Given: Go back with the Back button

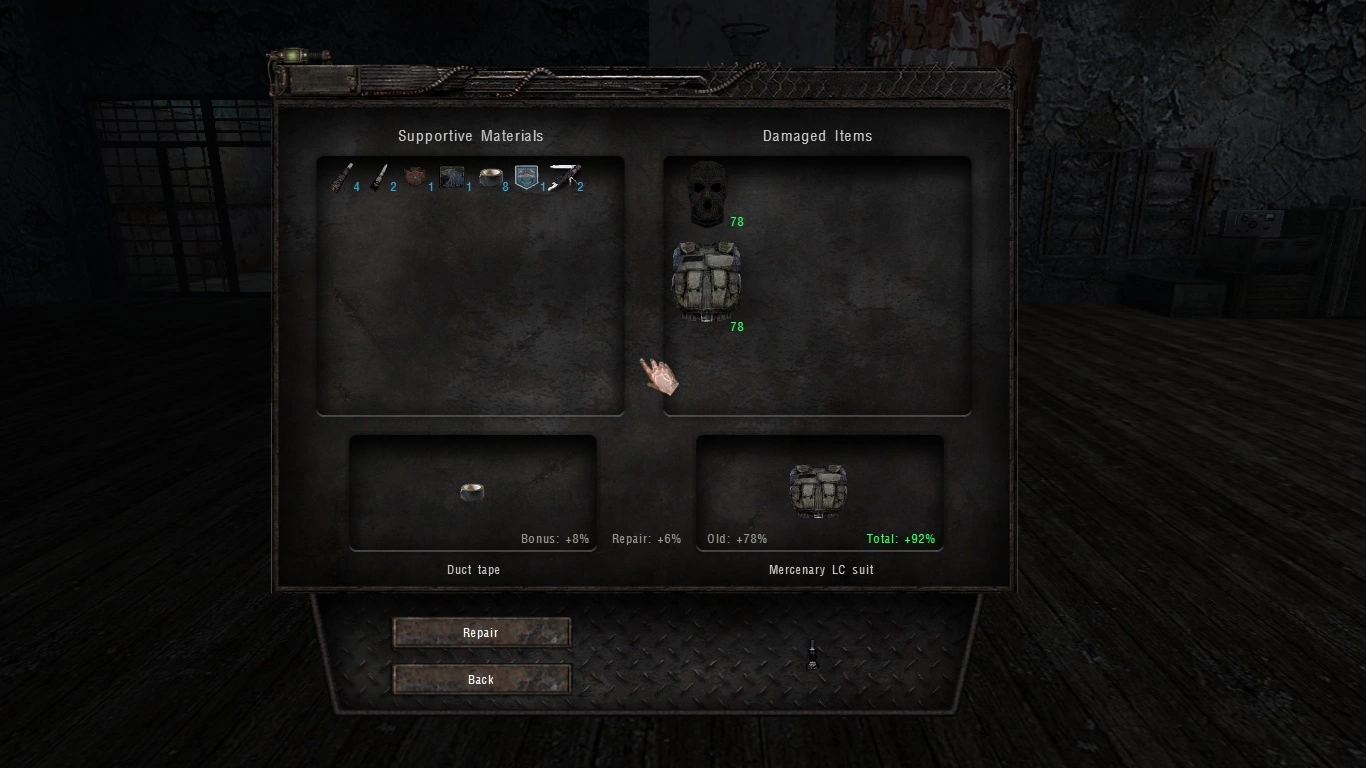Looking at the screenshot, I should (481, 680).
